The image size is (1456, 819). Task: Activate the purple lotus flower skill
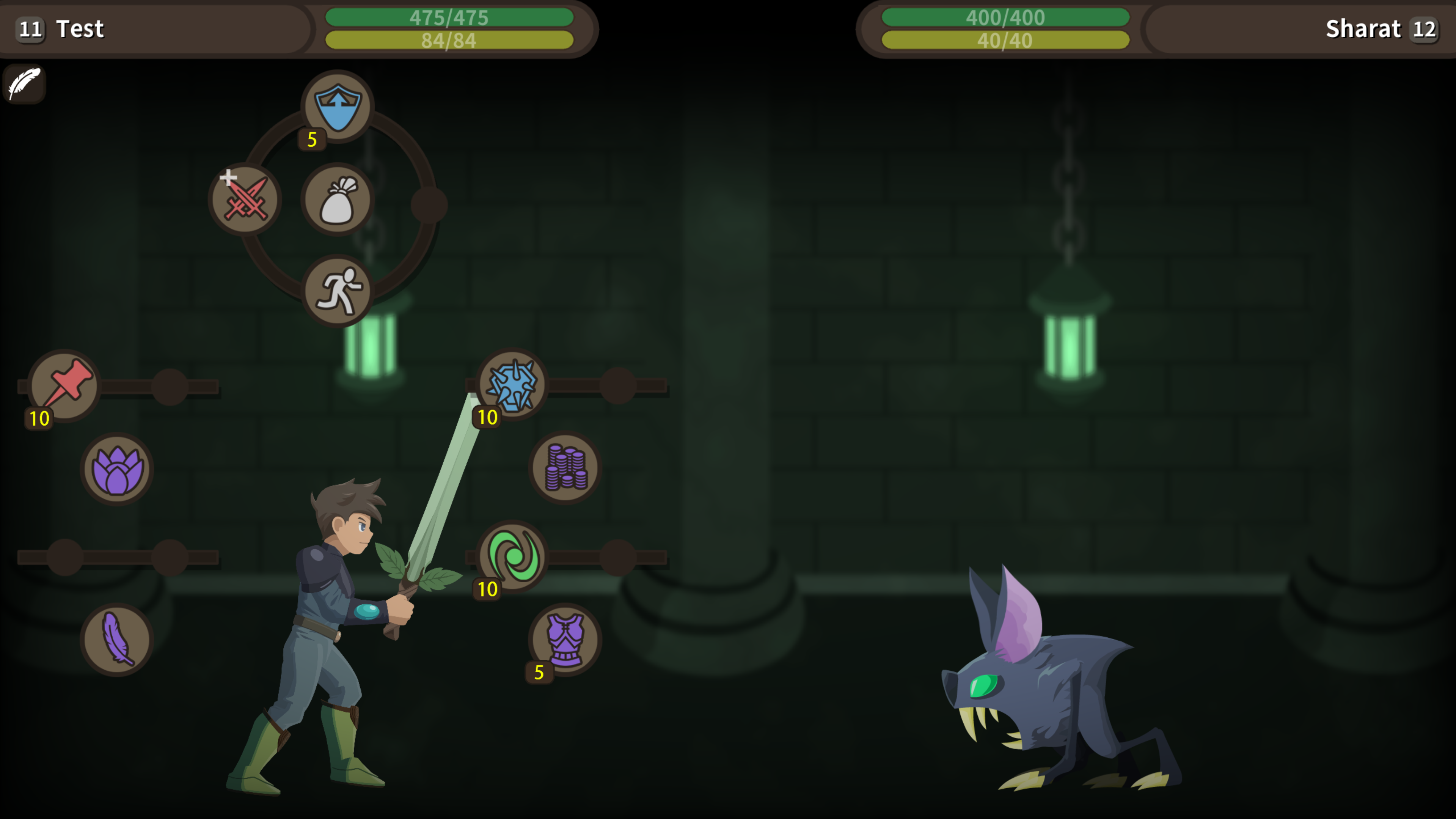pyautogui.click(x=116, y=468)
